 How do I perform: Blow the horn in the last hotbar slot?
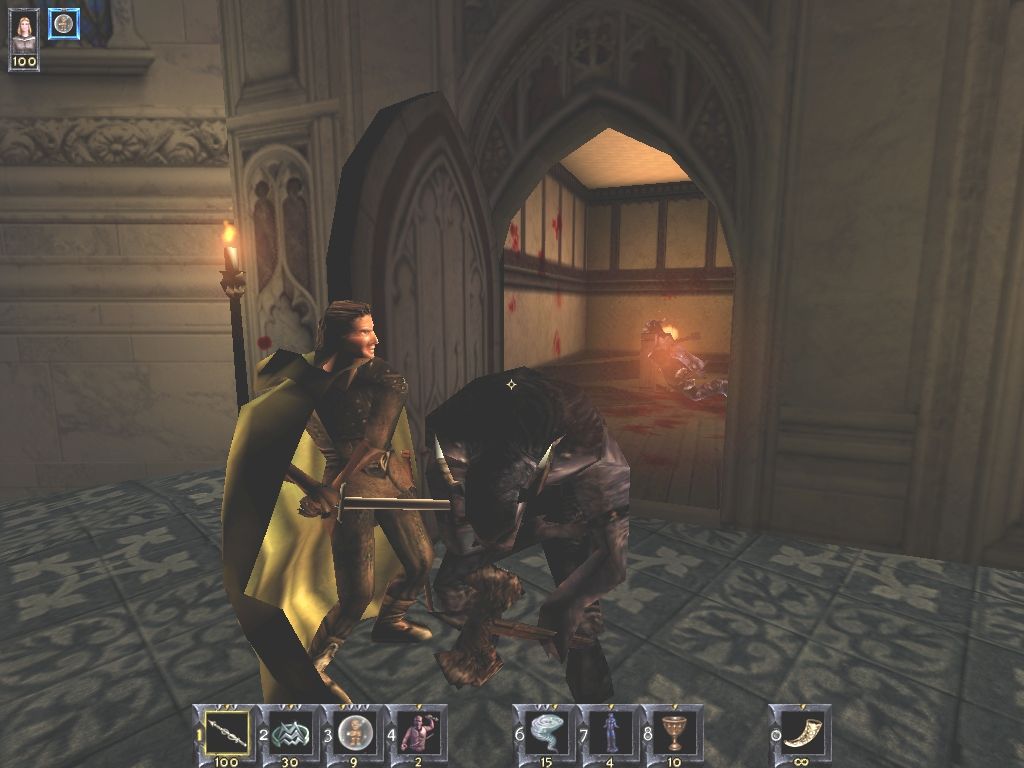click(x=801, y=732)
